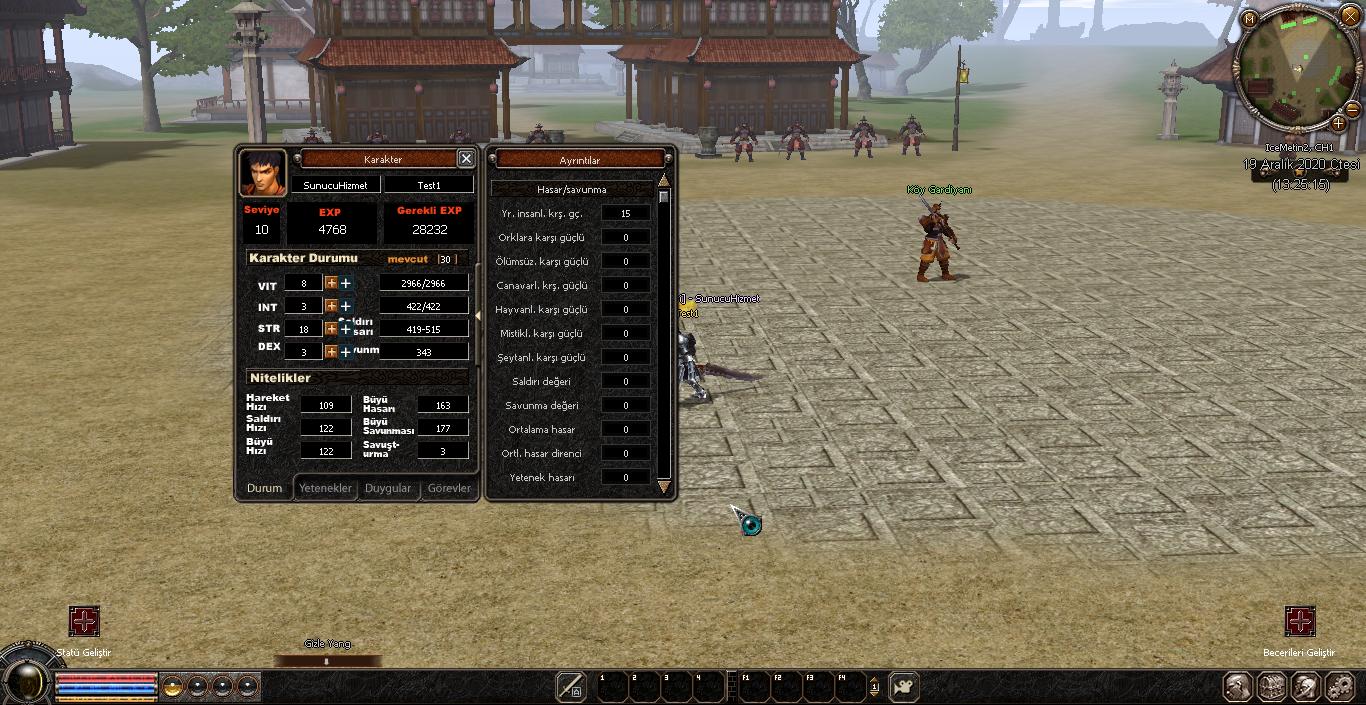Increase INT with the orange plus button
Screen dimensions: 1366x705
pyautogui.click(x=331, y=306)
